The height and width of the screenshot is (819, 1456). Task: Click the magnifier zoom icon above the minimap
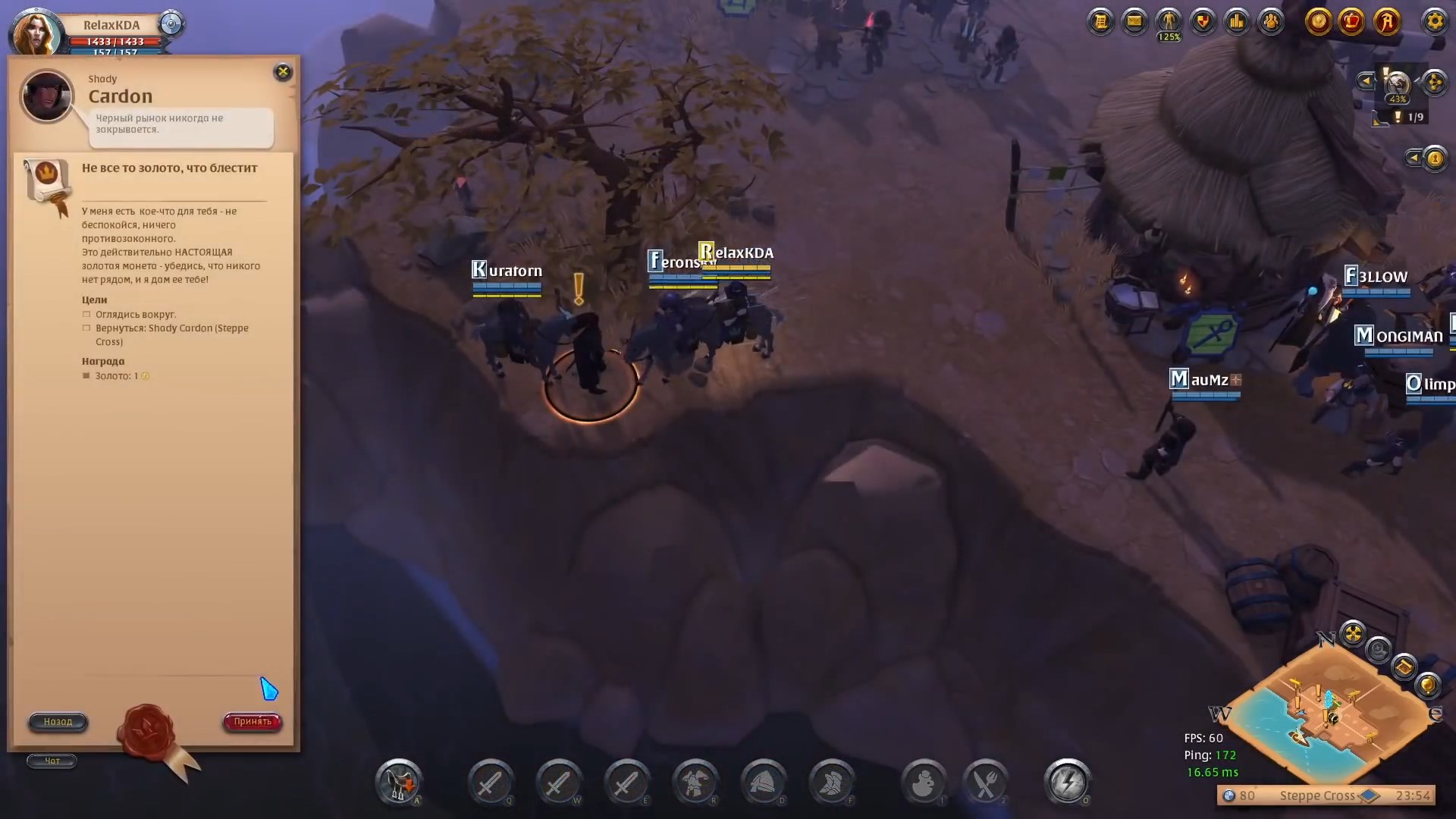pyautogui.click(x=1379, y=649)
